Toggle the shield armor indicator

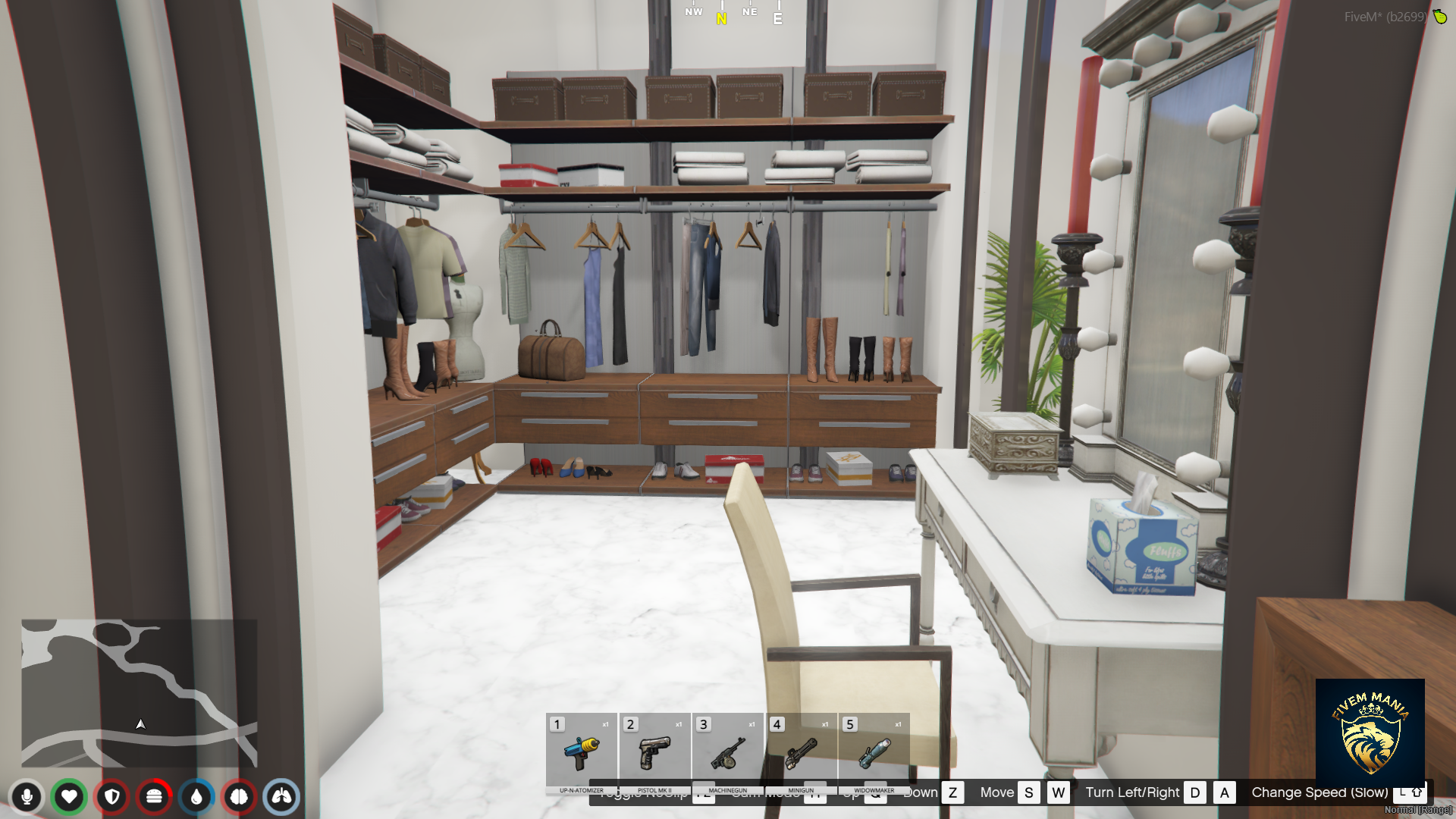[112, 797]
